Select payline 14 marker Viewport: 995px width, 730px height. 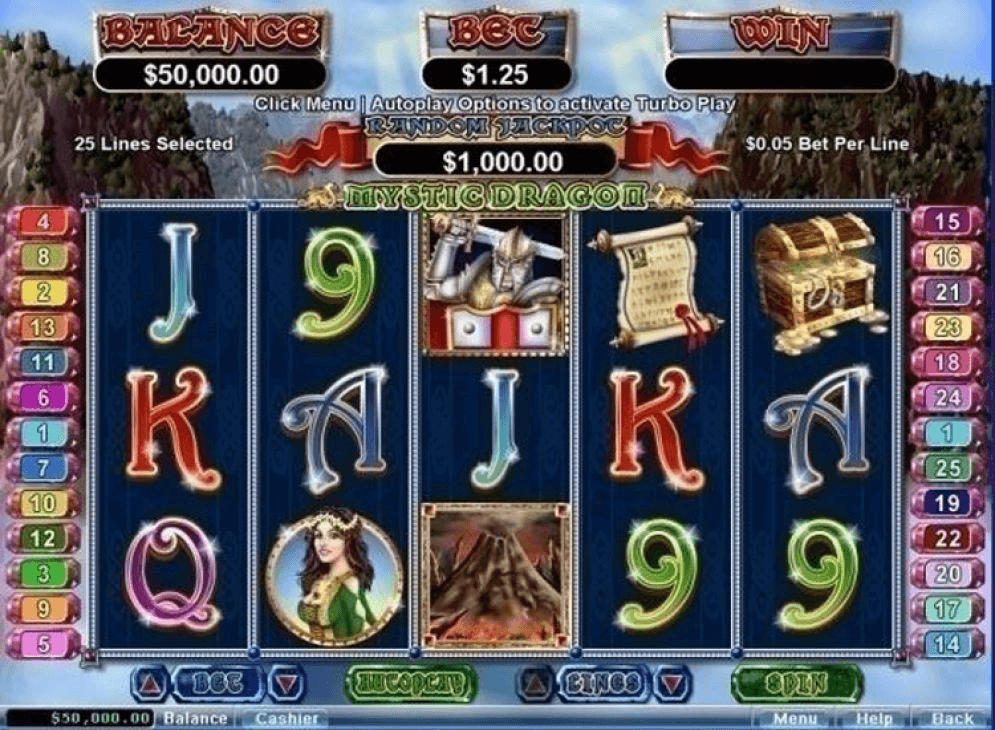[x=947, y=642]
